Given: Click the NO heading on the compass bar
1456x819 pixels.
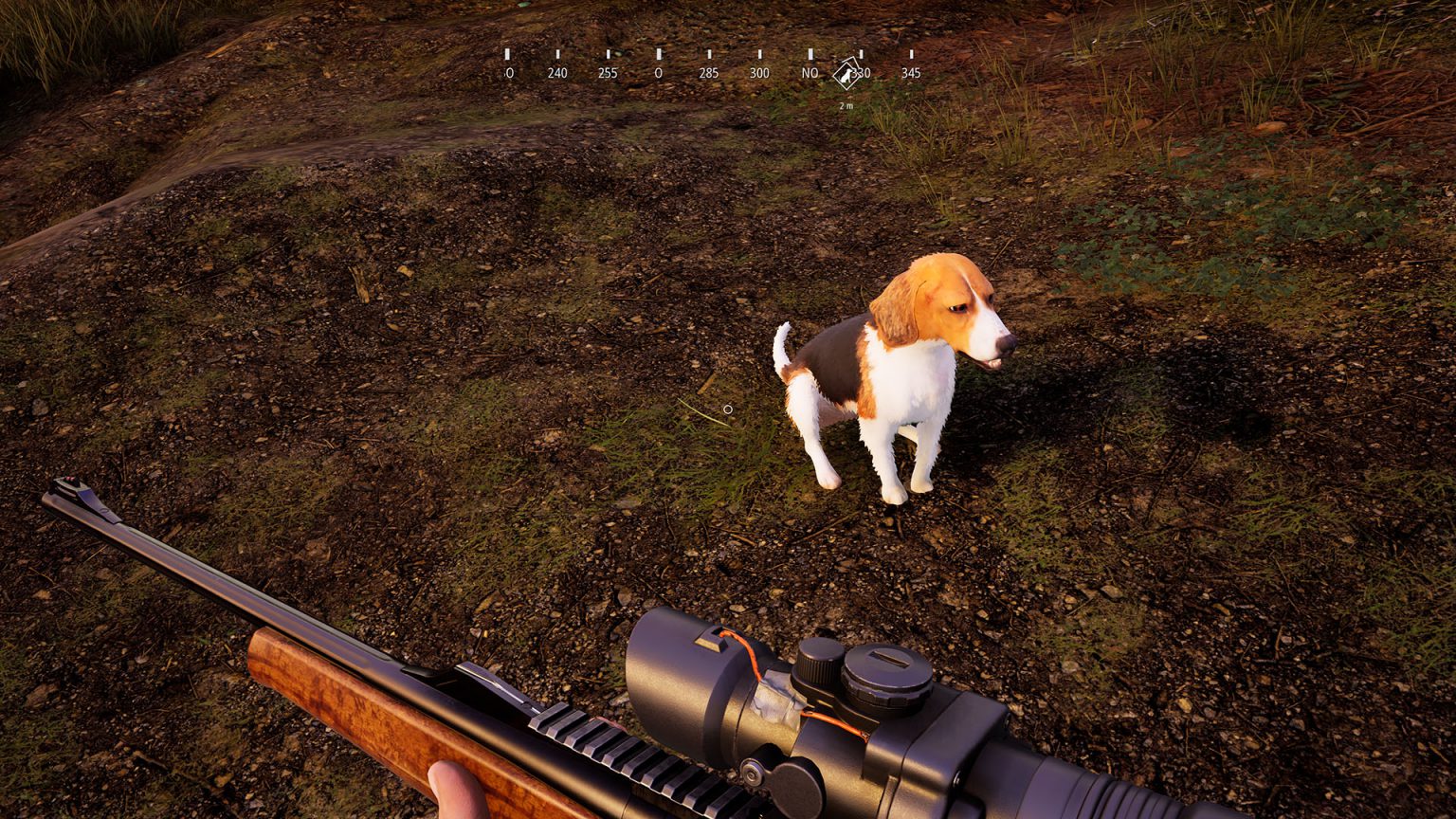Looking at the screenshot, I should [810, 73].
